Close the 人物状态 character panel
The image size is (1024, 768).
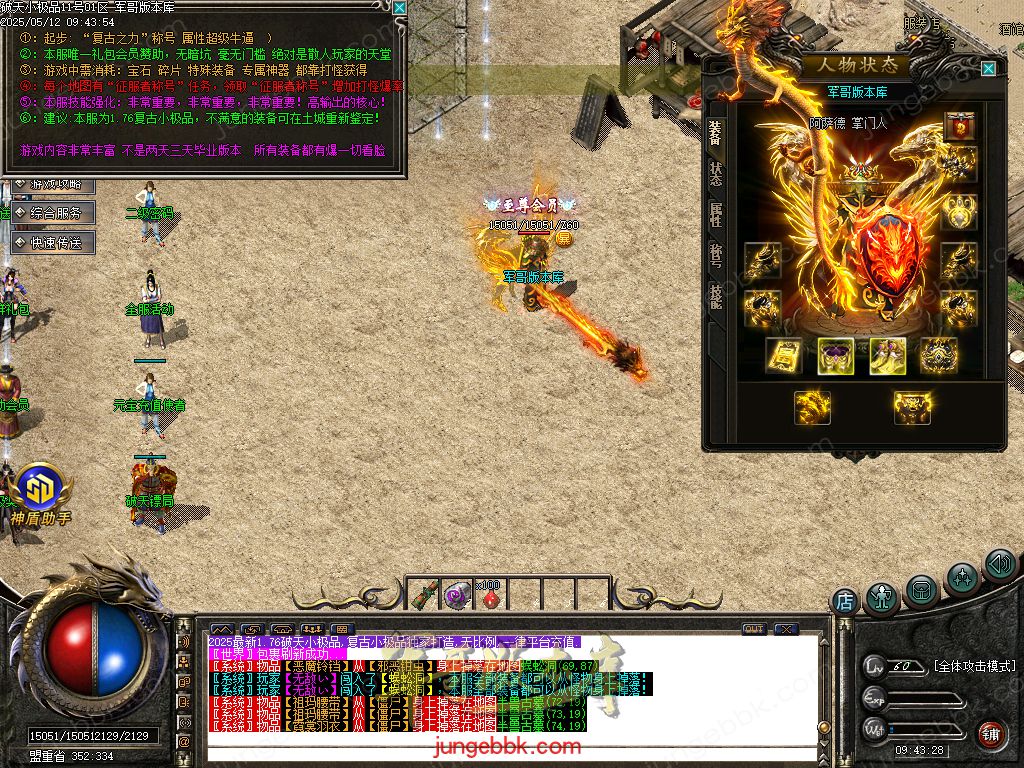(988, 68)
